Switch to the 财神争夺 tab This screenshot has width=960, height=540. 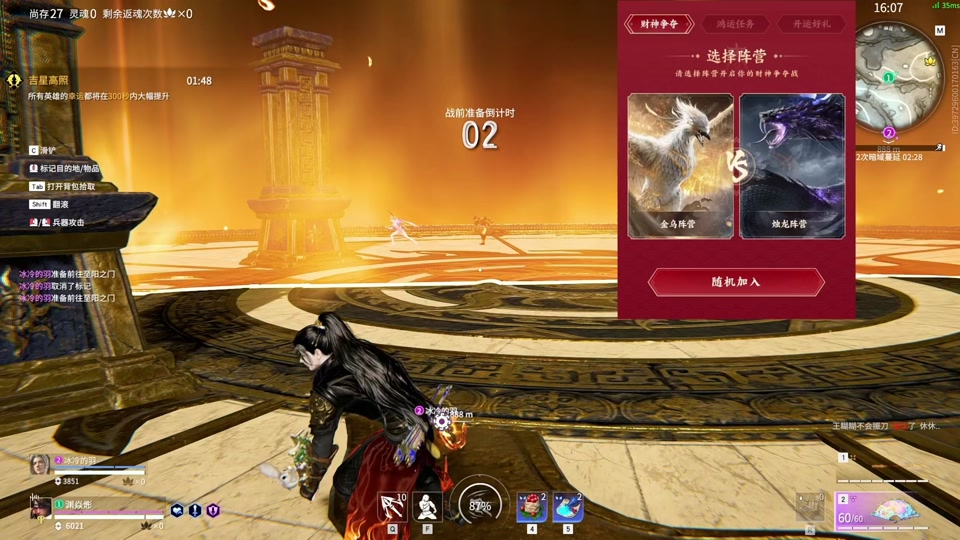tap(659, 24)
